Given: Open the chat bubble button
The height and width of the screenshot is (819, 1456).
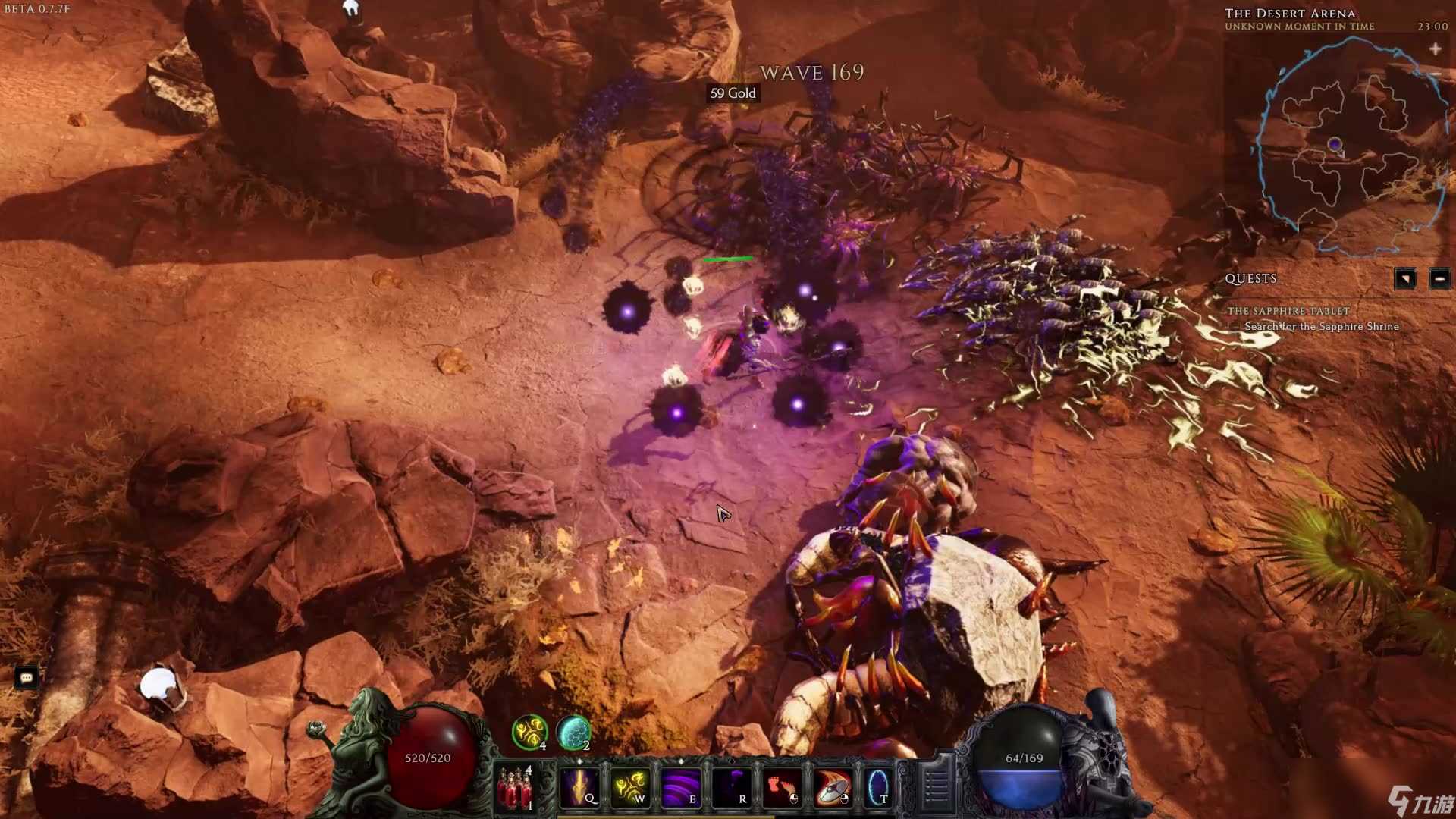Looking at the screenshot, I should (27, 677).
